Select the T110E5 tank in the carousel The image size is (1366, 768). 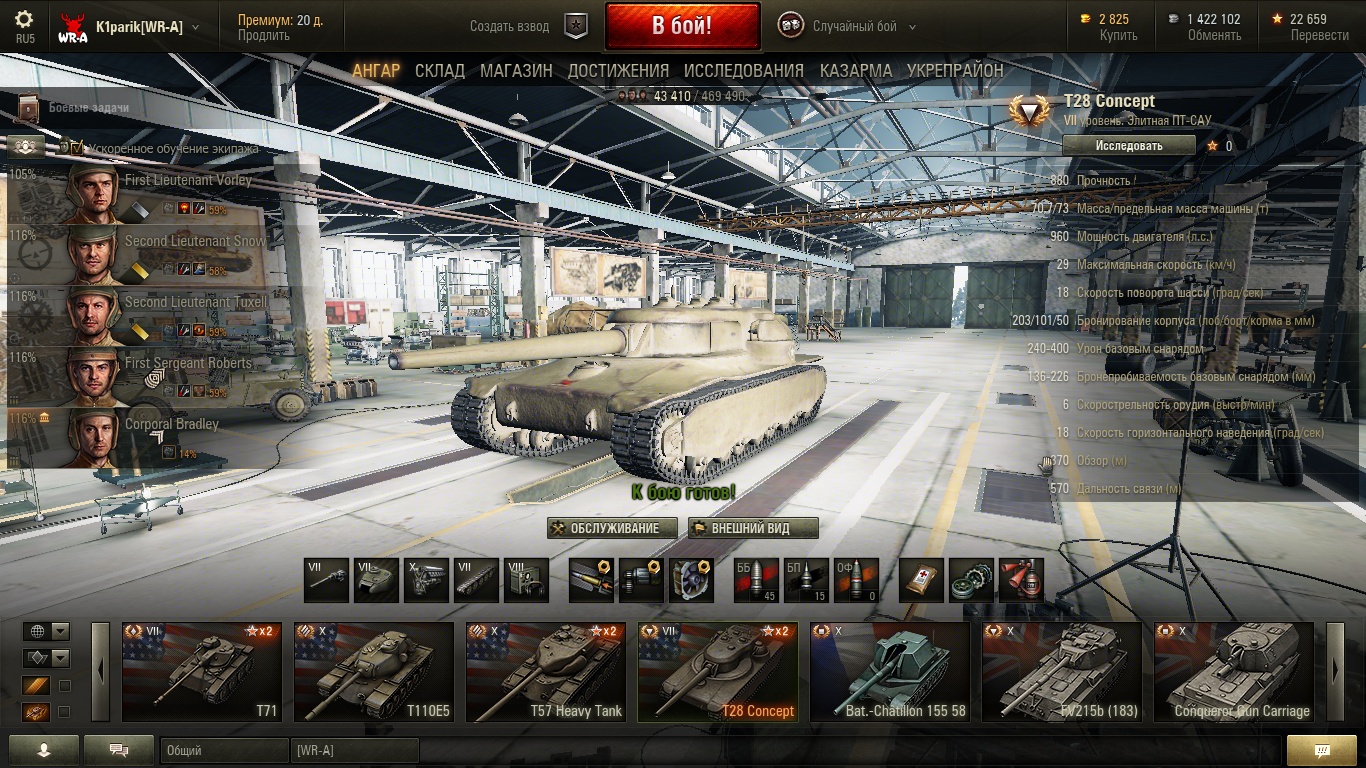click(374, 672)
